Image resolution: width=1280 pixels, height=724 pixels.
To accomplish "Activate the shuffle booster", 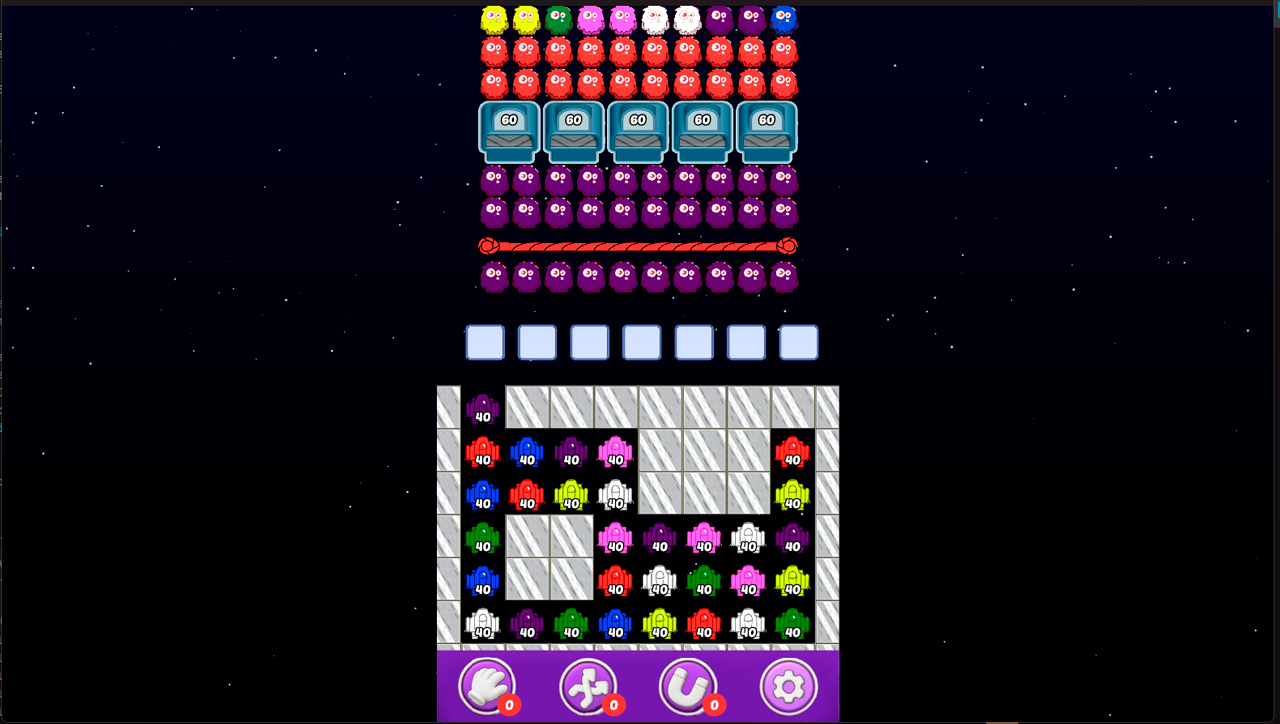I will tap(590, 686).
